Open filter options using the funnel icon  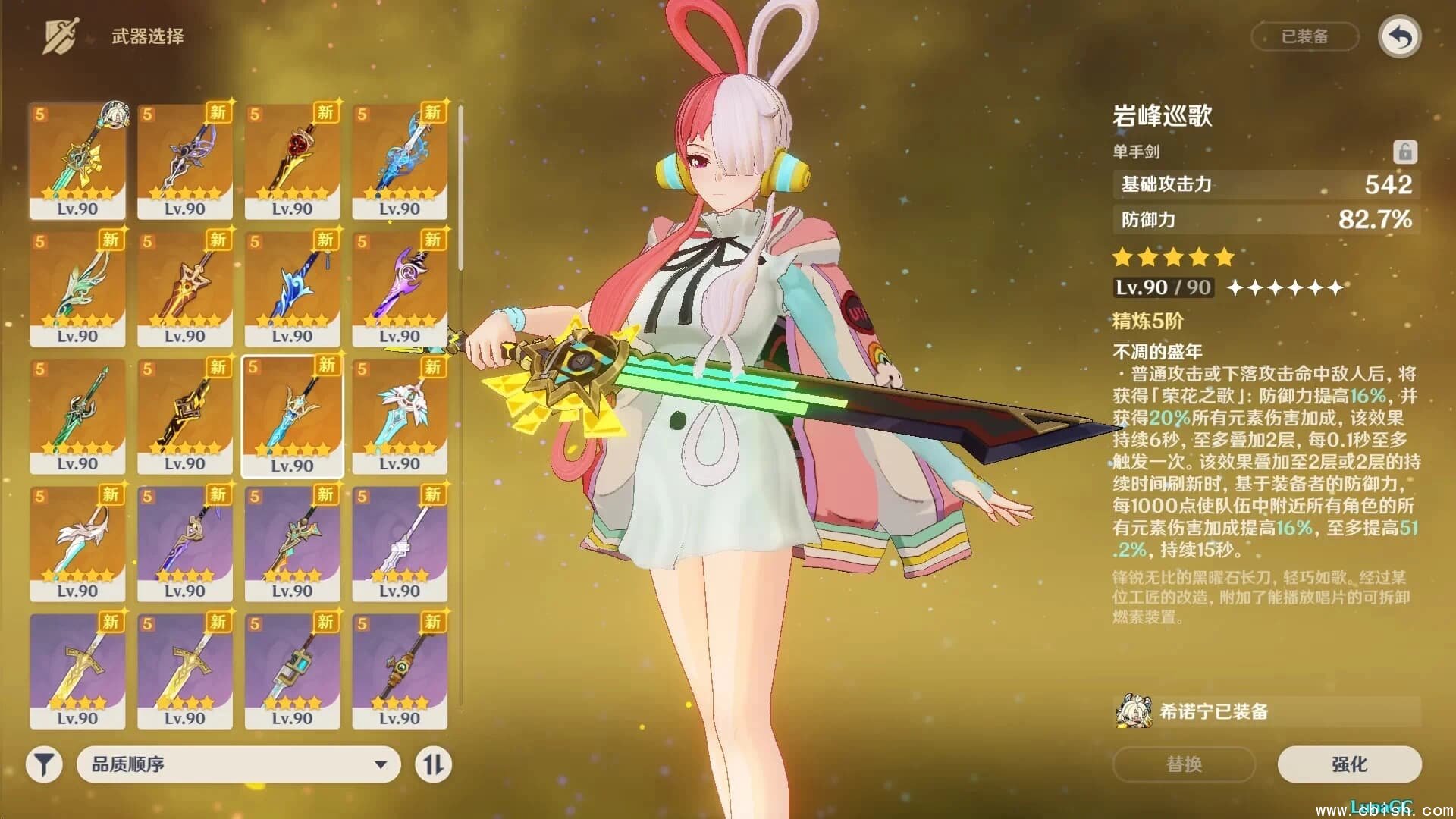43,765
